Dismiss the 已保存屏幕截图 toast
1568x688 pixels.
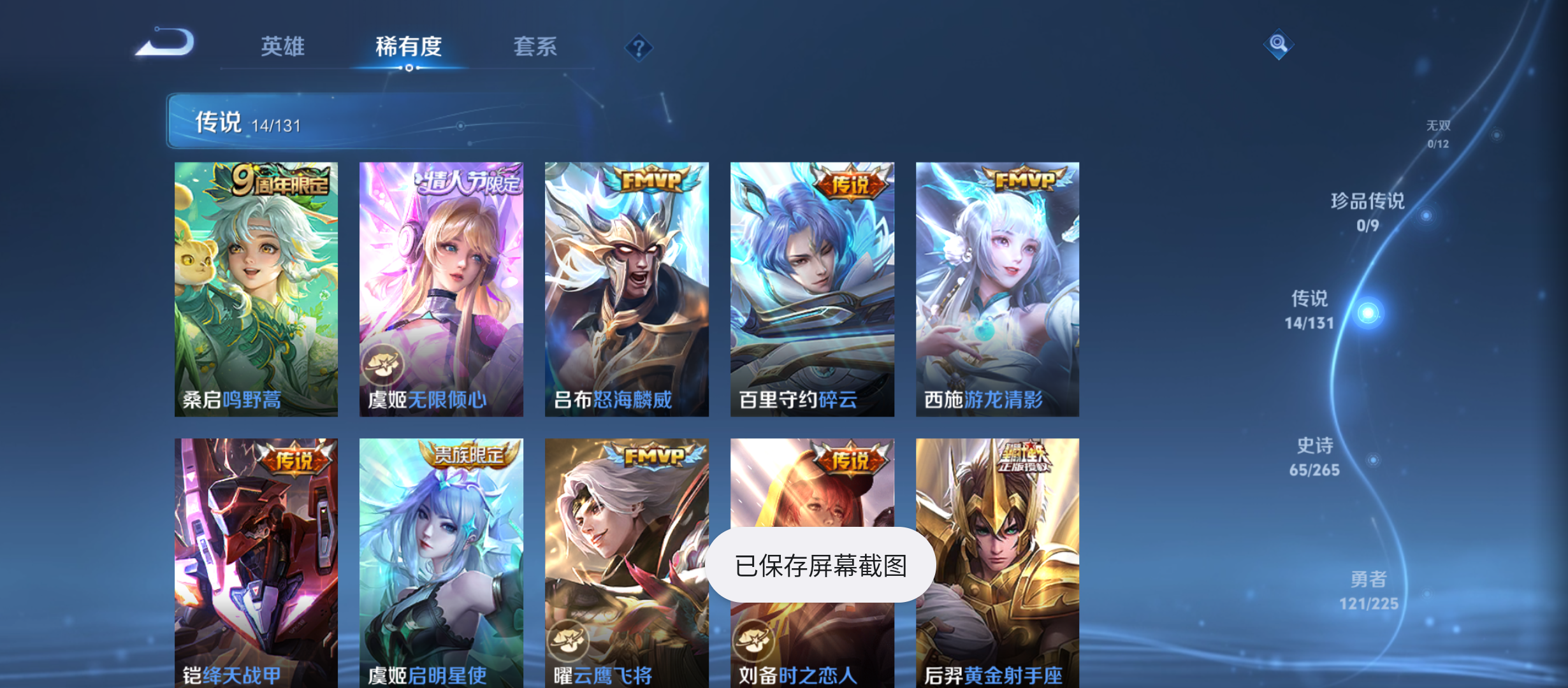pyautogui.click(x=823, y=564)
